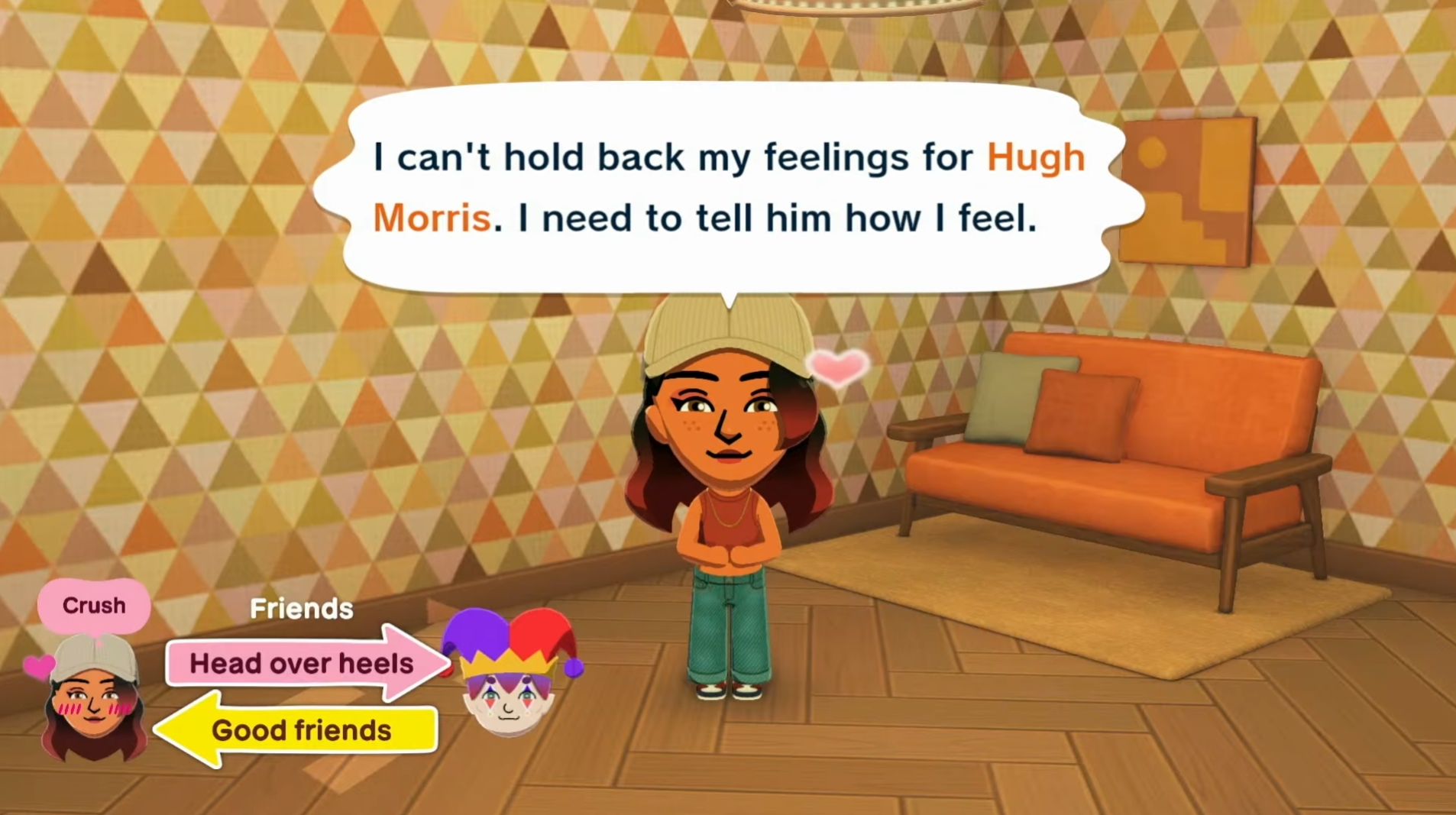The image size is (1456, 815).
Task: Click the pink Crush status bubble
Action: point(94,606)
